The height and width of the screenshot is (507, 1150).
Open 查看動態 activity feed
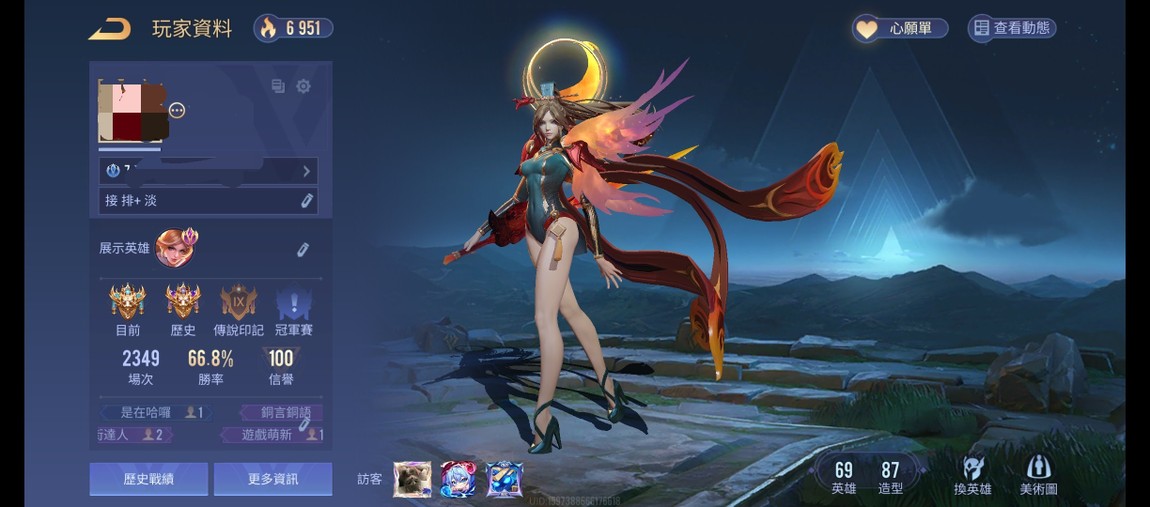pos(1012,28)
